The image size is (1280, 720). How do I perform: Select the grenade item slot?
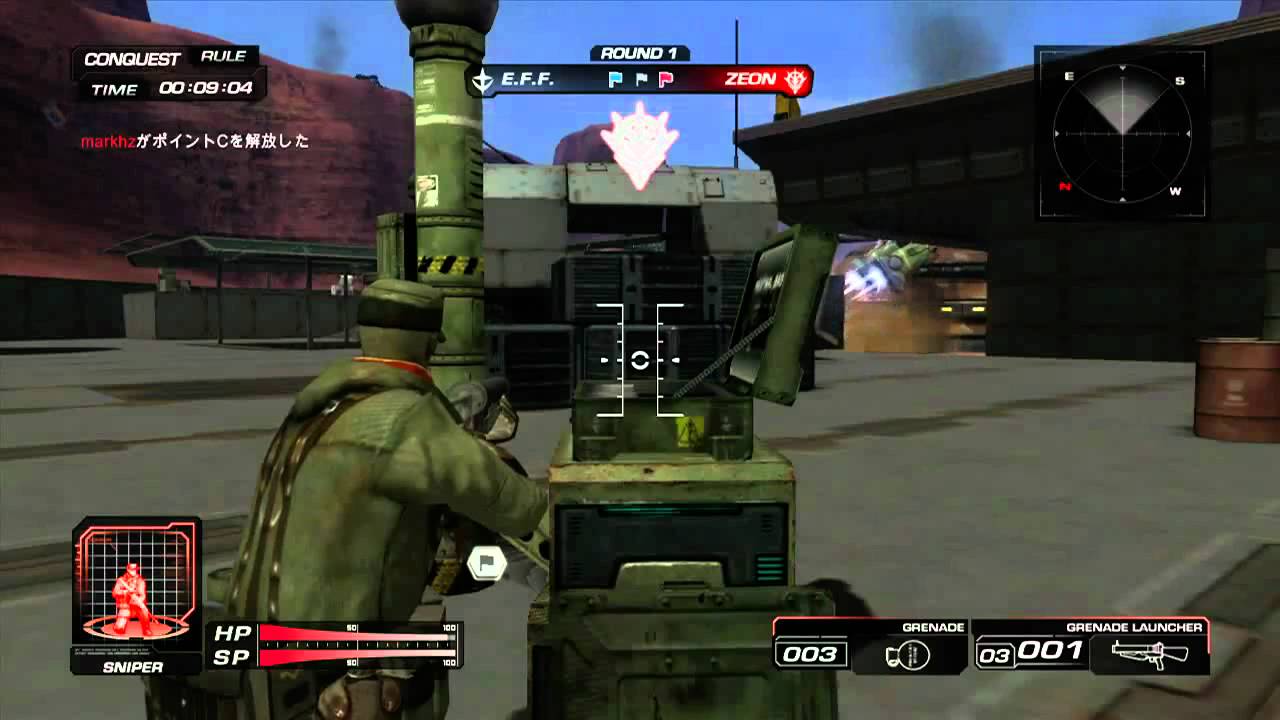point(870,646)
